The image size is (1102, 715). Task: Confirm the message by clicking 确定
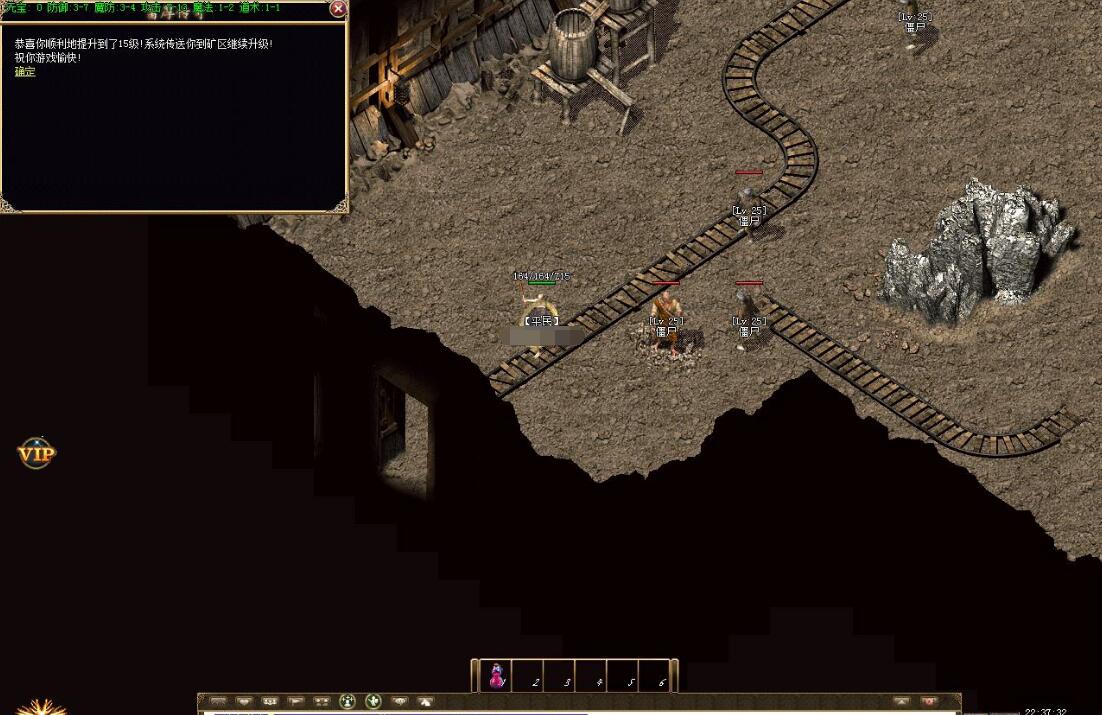coord(25,72)
